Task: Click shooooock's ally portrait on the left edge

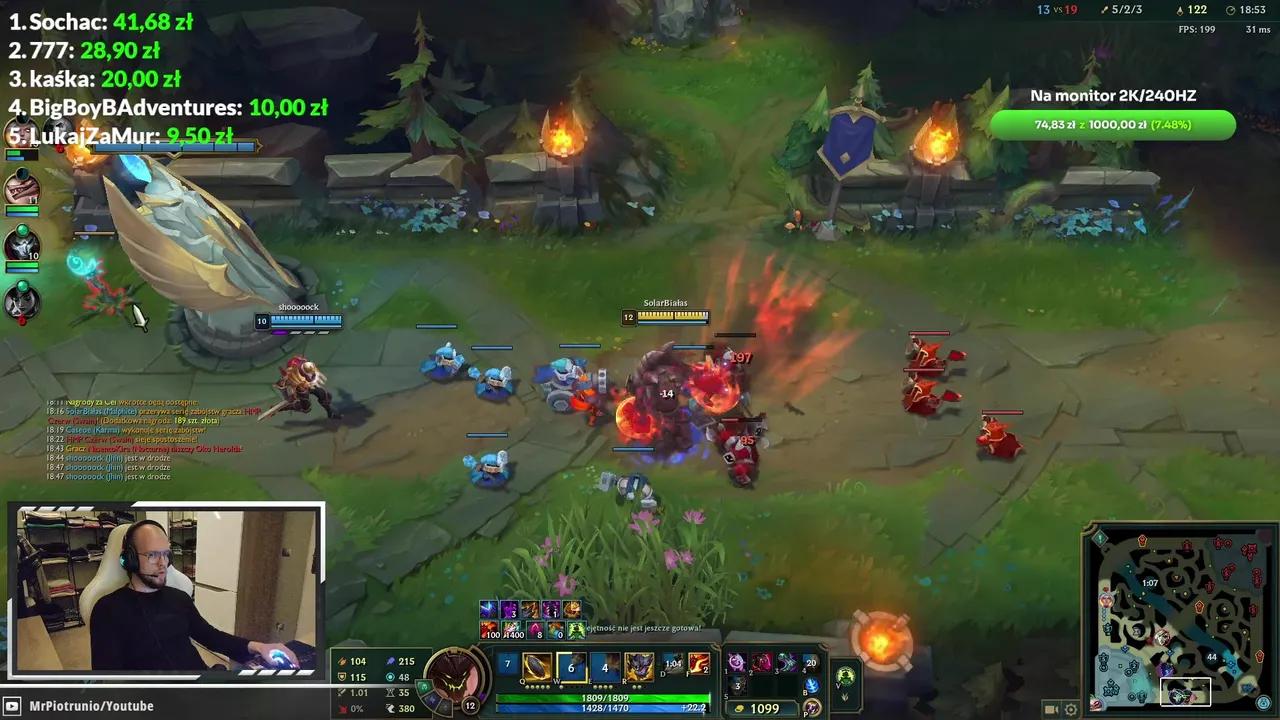Action: tap(22, 247)
